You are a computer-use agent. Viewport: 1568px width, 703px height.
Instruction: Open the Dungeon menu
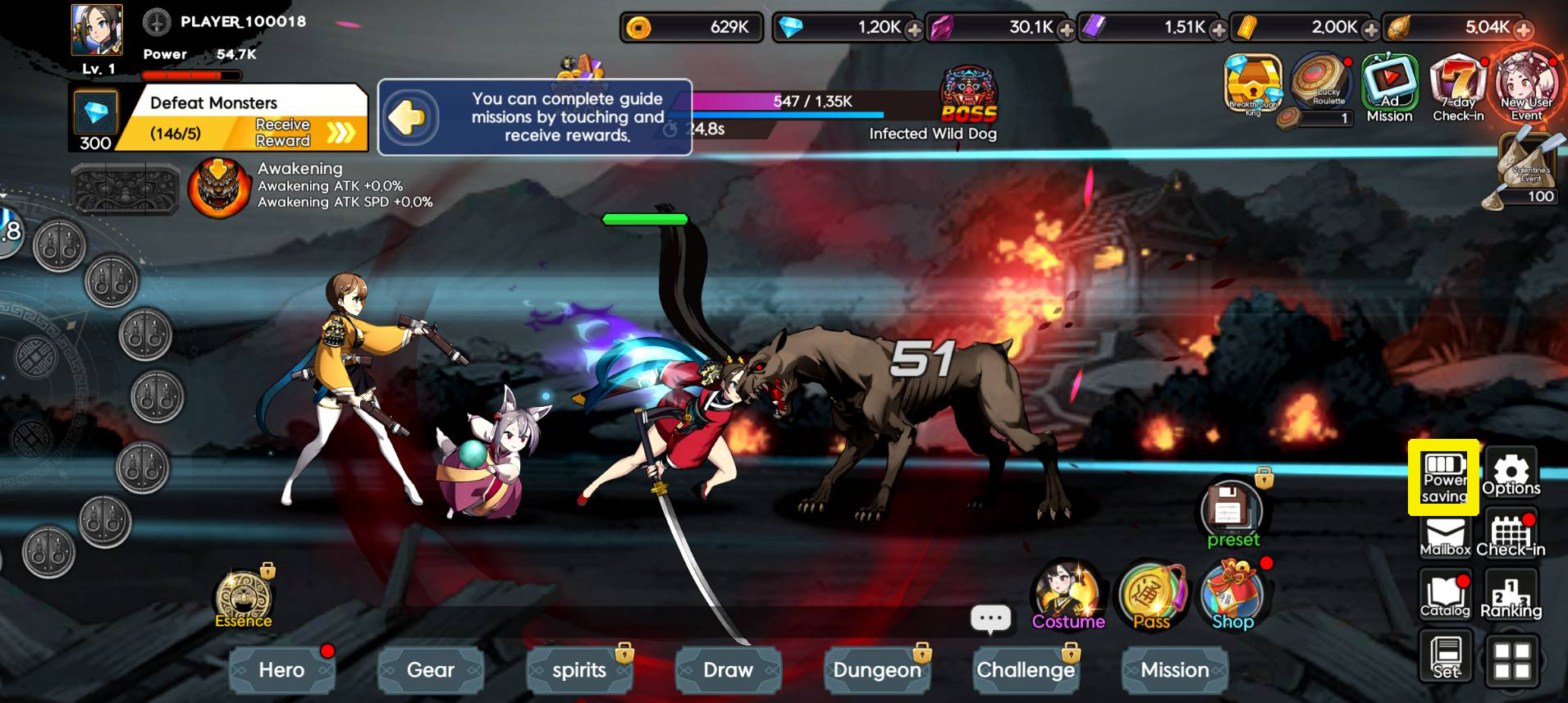pos(877,670)
